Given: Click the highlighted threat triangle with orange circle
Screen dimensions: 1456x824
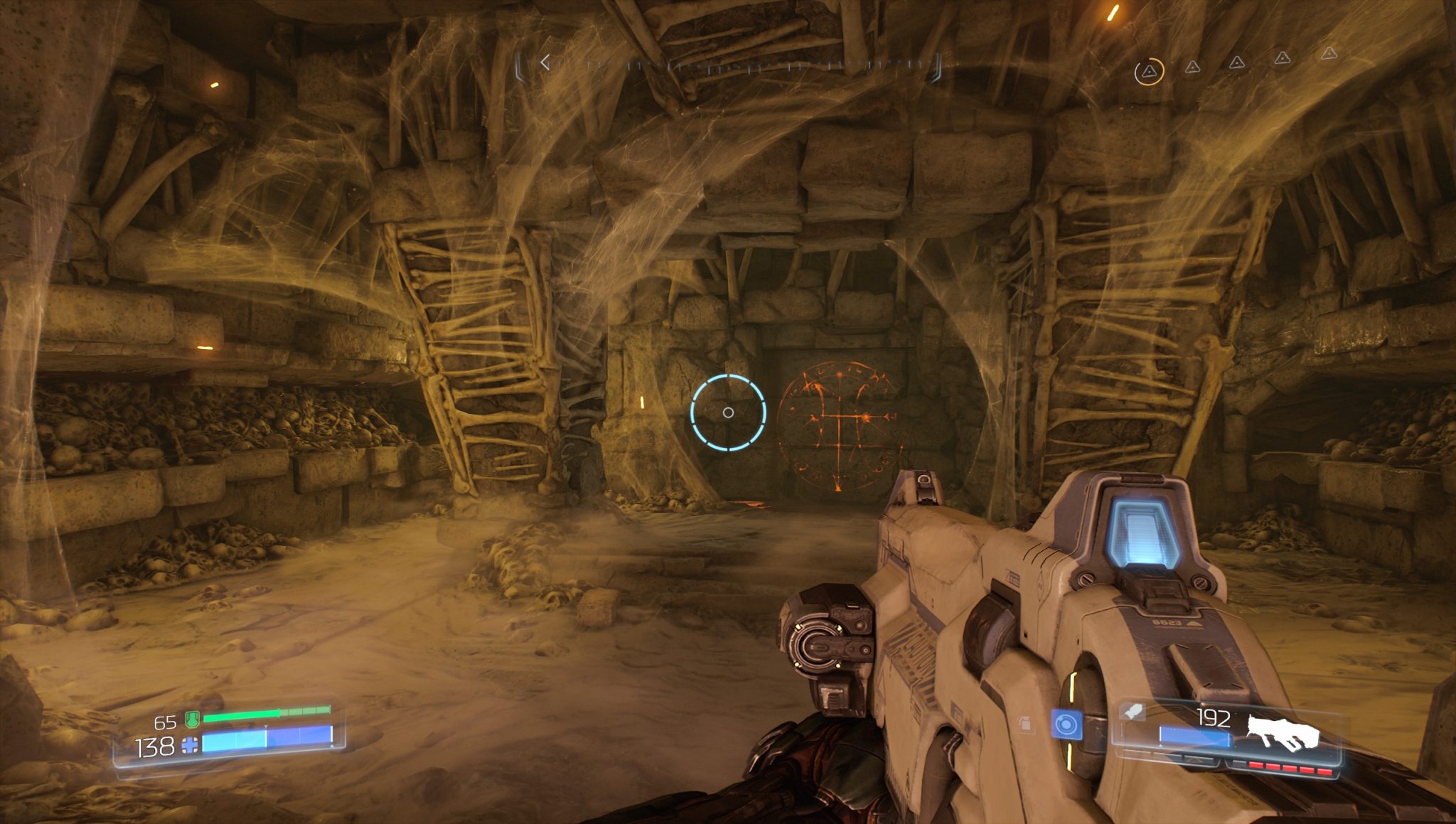Looking at the screenshot, I should [x=1150, y=71].
